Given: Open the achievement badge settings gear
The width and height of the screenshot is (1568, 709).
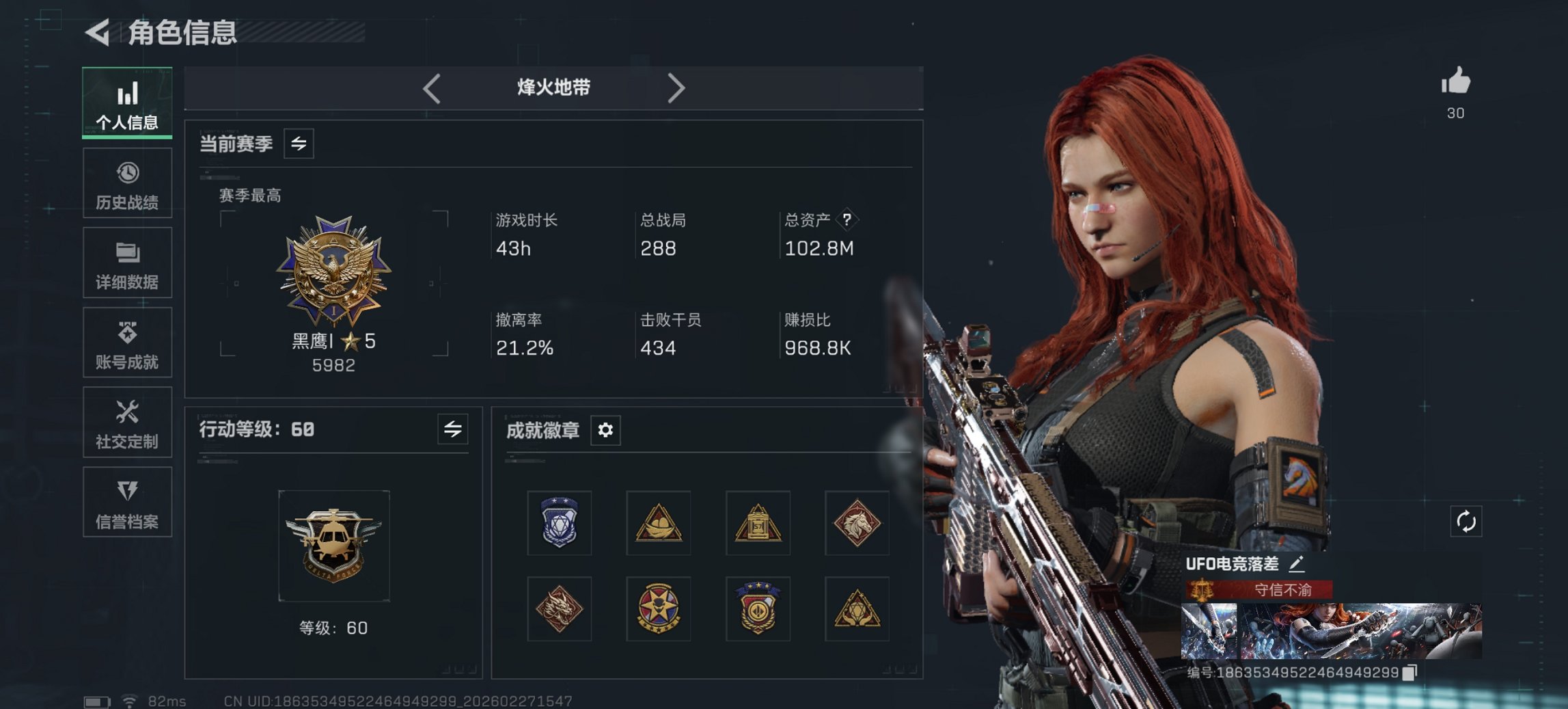Looking at the screenshot, I should [607, 431].
